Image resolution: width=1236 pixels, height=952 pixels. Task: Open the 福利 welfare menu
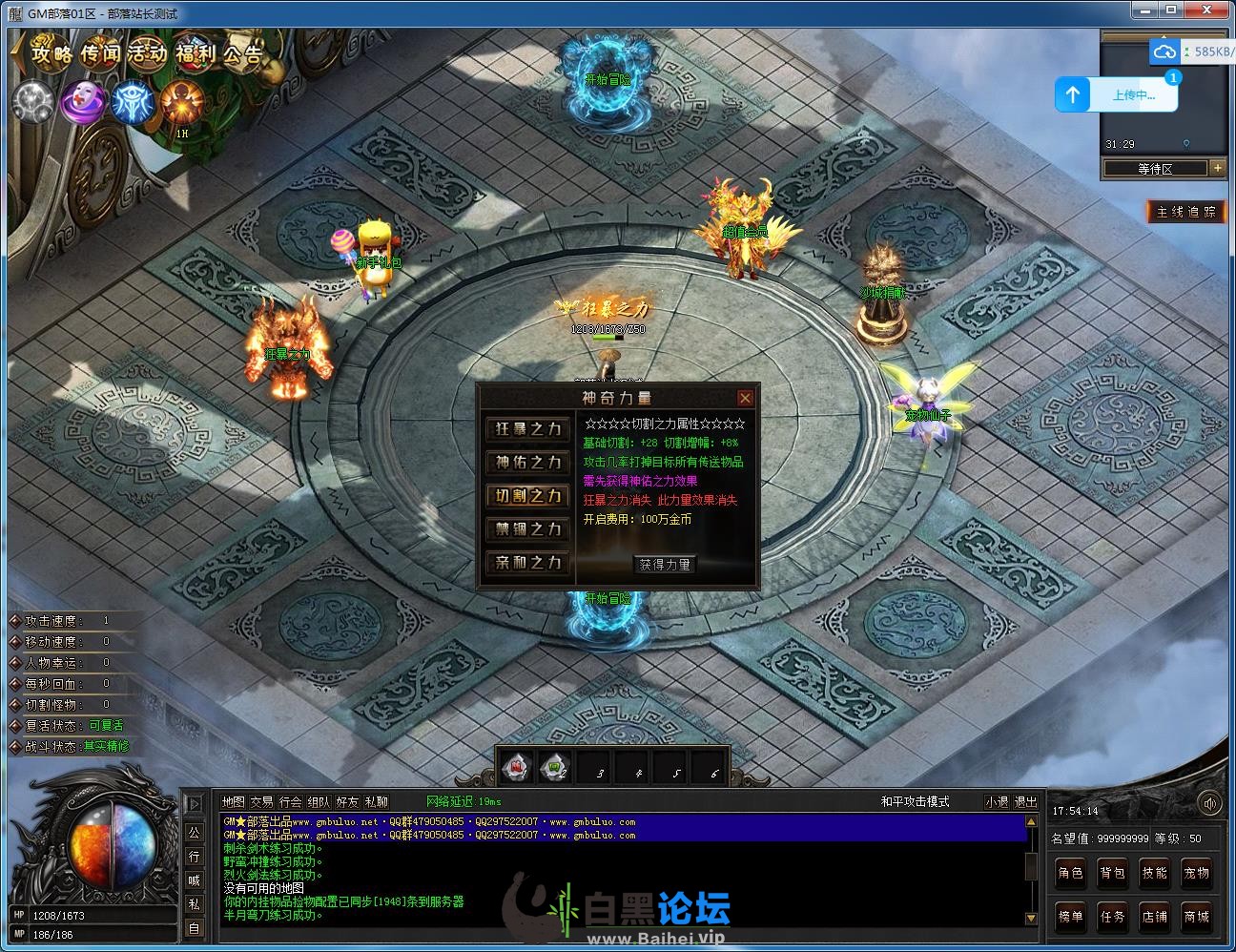pyautogui.click(x=196, y=53)
